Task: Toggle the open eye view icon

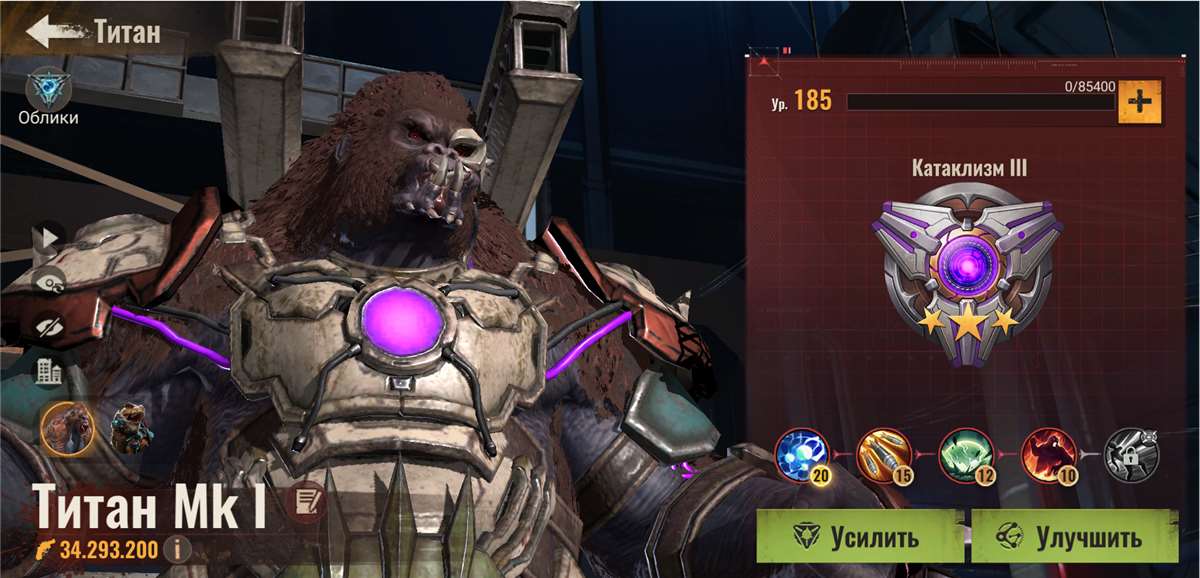Action: [x=48, y=283]
